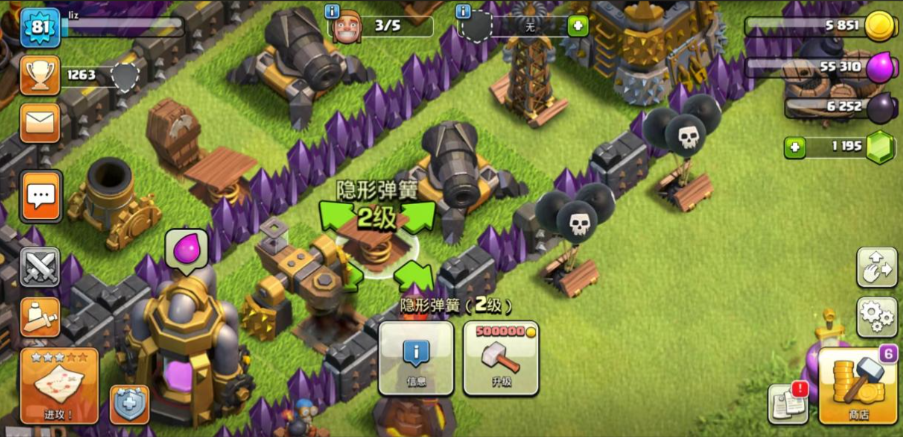Open the settings gears button
This screenshot has height=437, width=903.
click(x=876, y=317)
